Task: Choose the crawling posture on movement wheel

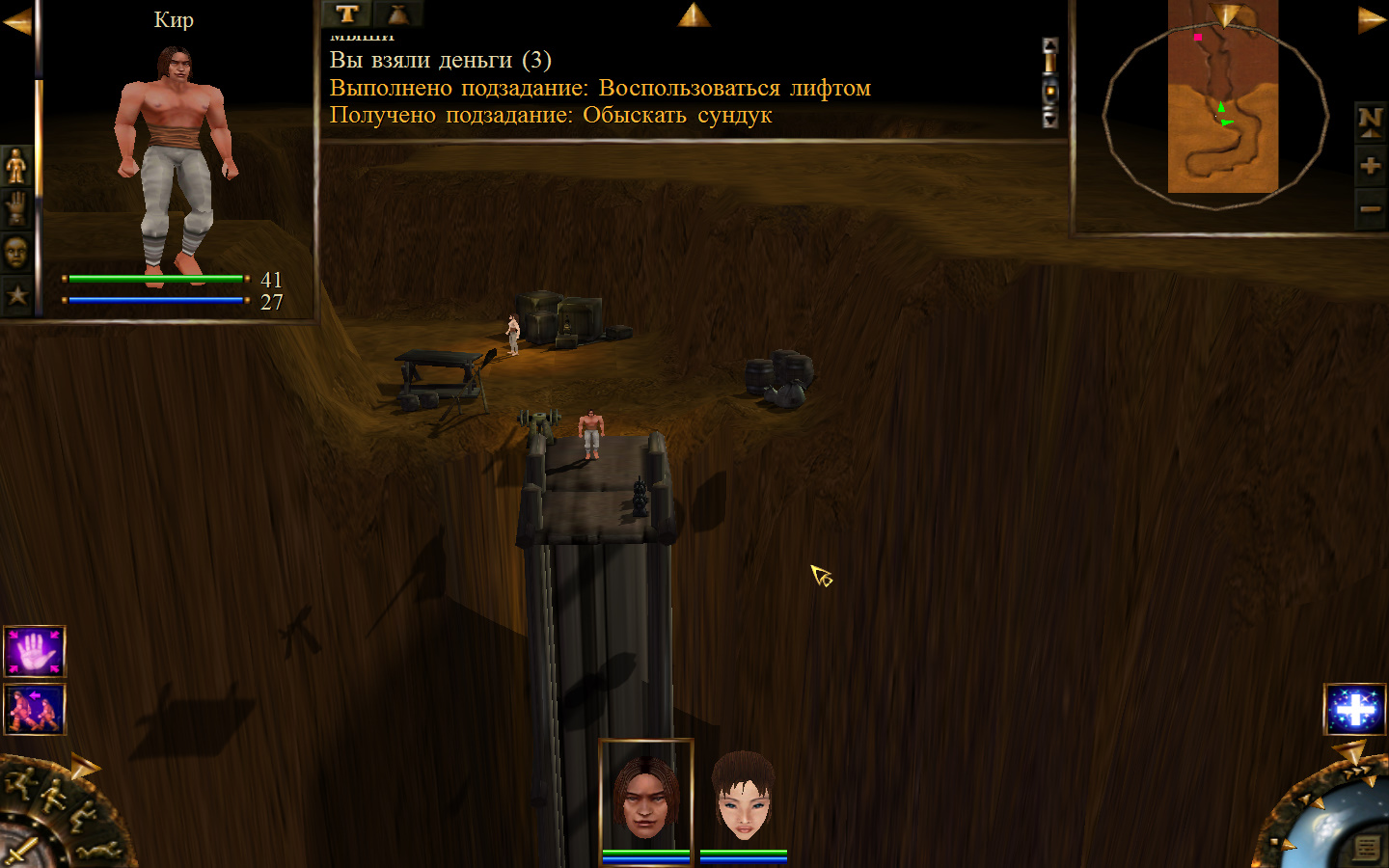Action: [x=99, y=851]
